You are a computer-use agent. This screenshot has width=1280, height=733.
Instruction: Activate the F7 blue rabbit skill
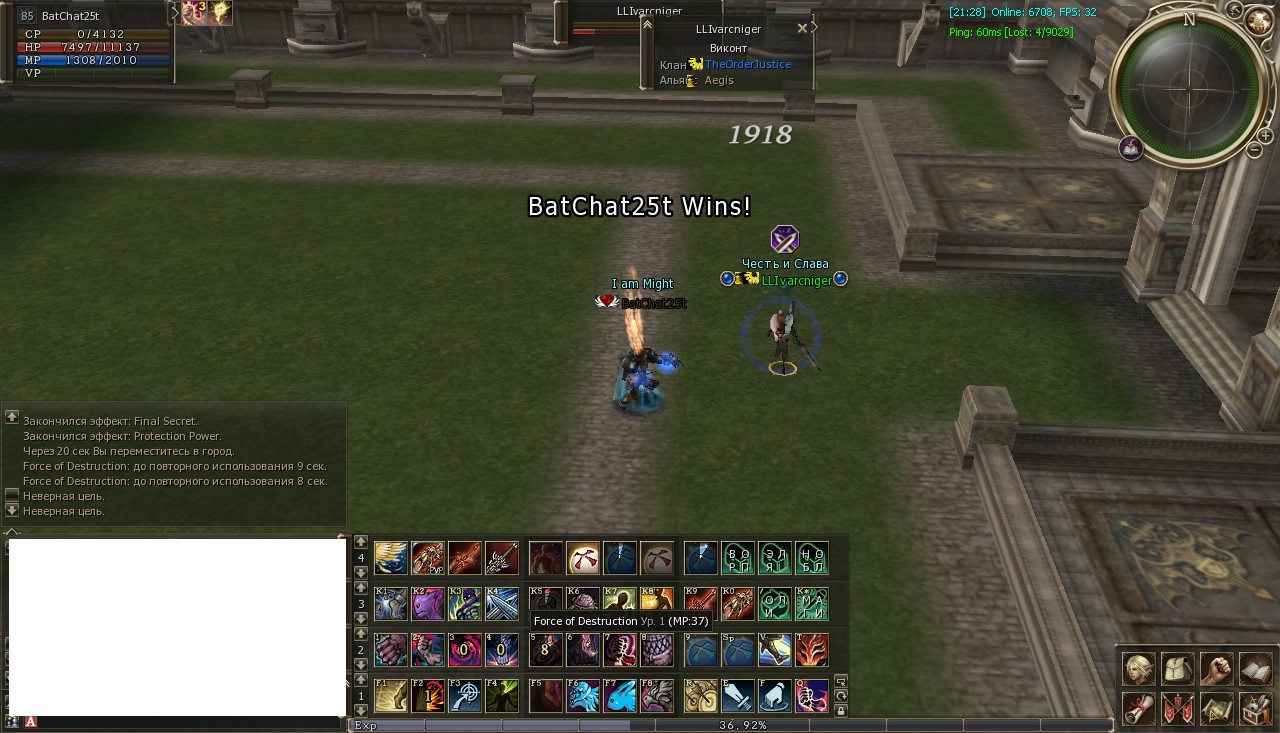click(621, 695)
